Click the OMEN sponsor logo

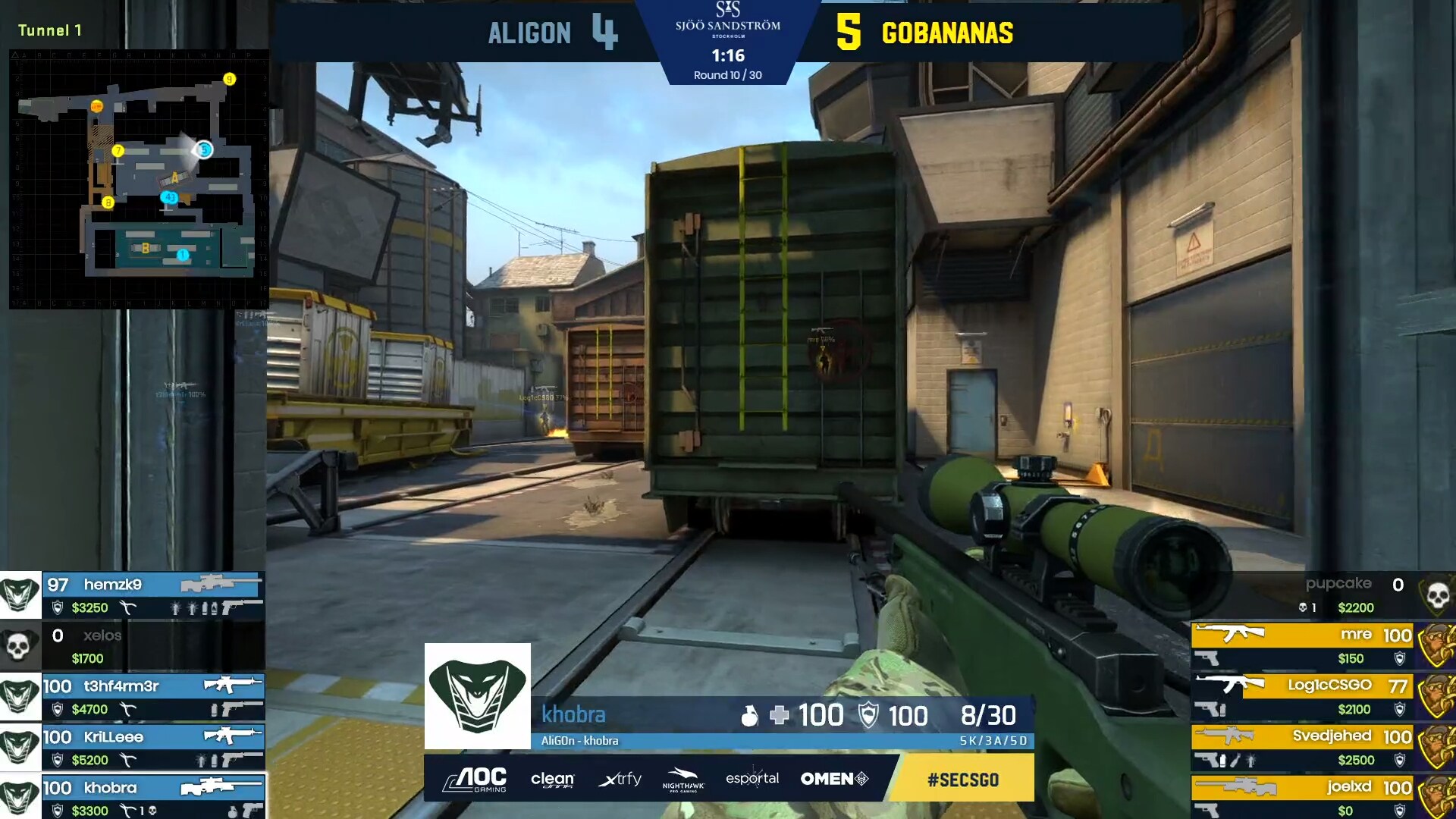(834, 779)
